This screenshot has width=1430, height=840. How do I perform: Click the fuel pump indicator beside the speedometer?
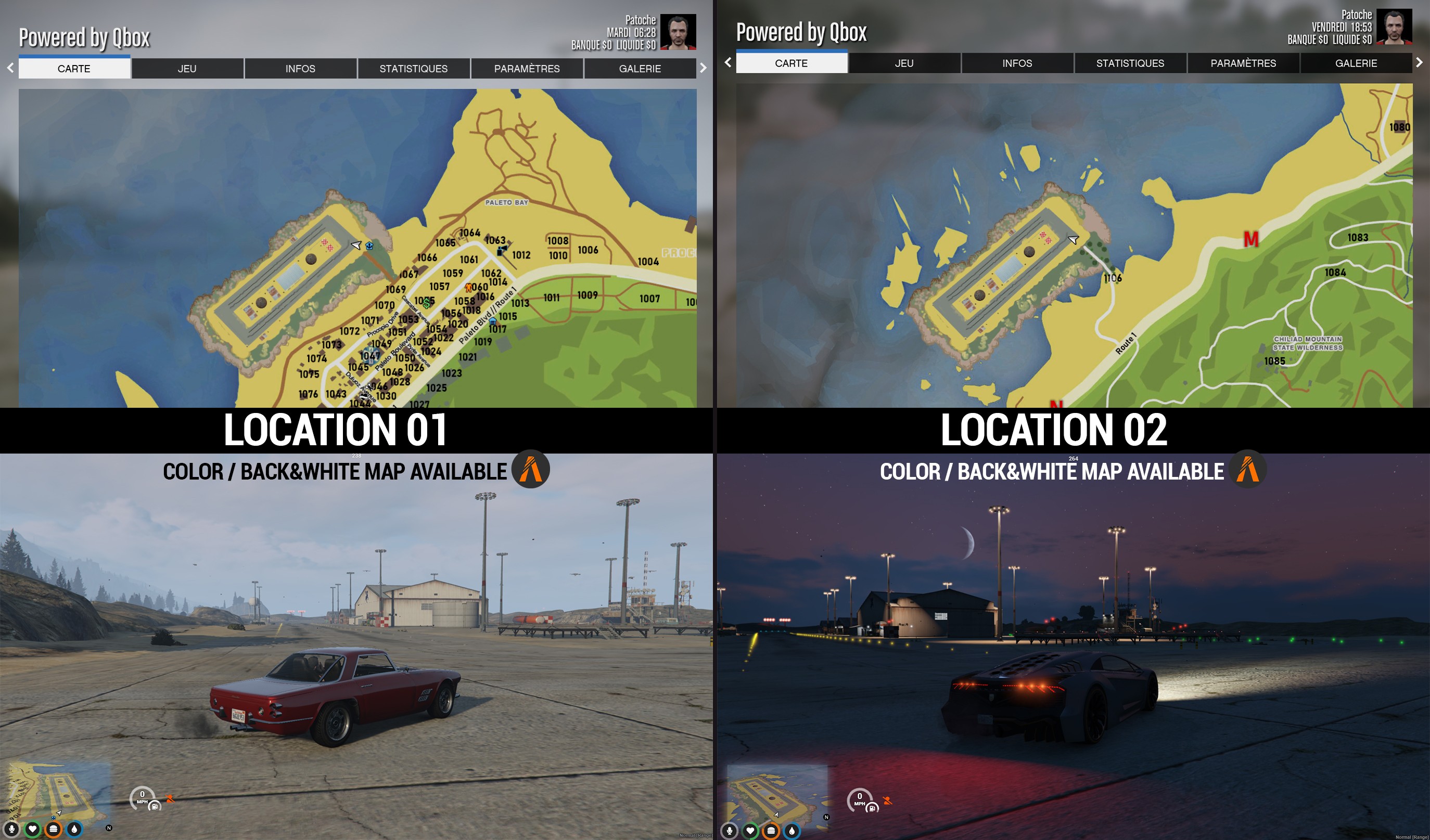pos(155,807)
